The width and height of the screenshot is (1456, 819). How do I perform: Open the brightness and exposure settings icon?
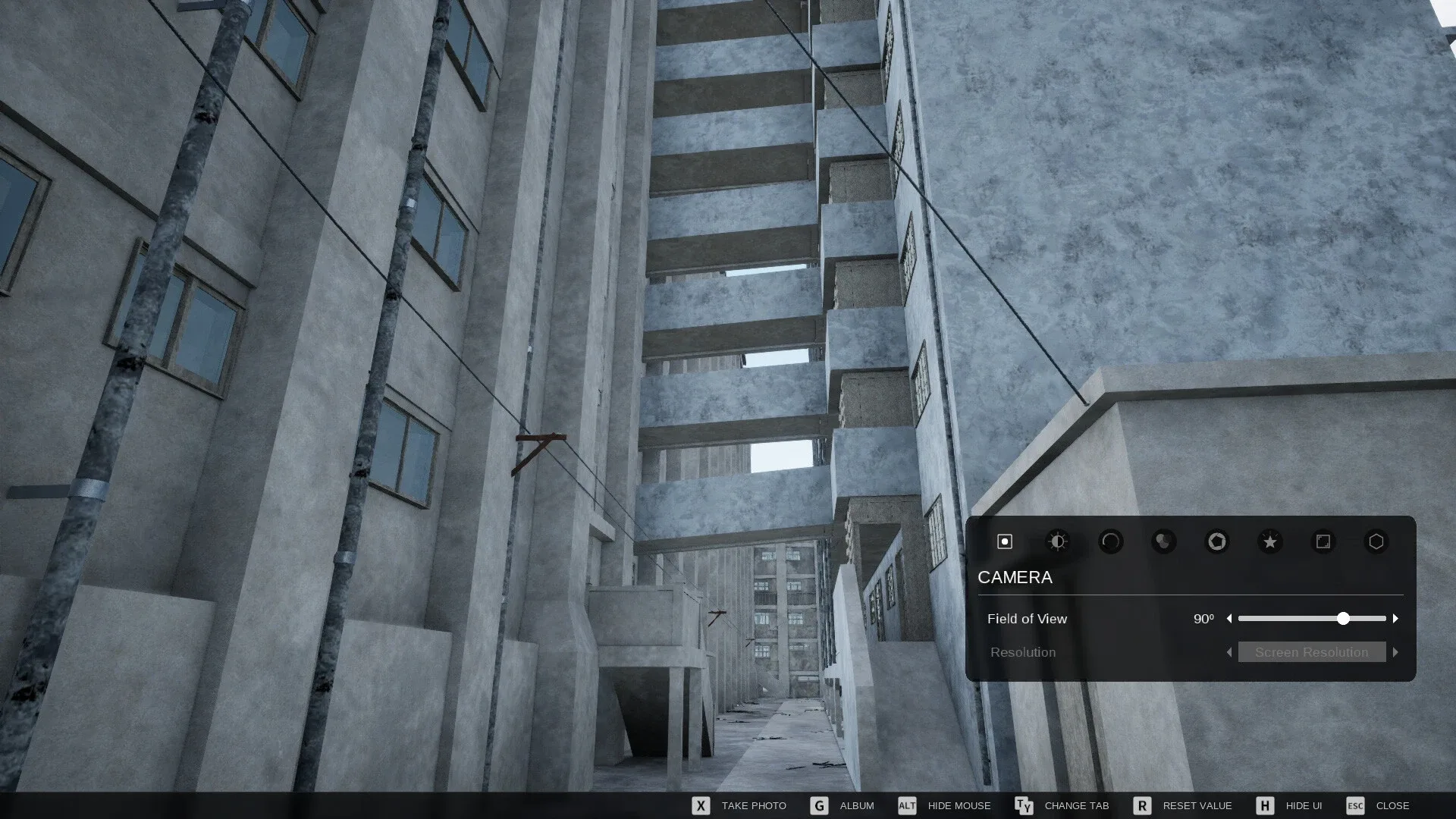(x=1057, y=541)
